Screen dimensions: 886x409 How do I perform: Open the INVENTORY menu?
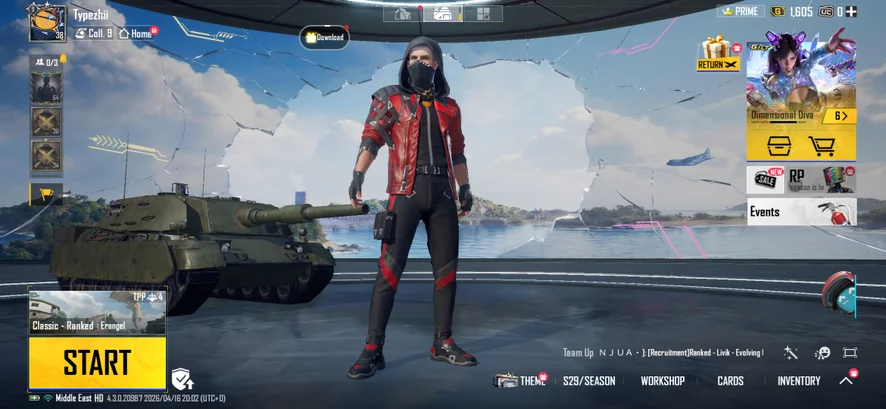tap(799, 381)
